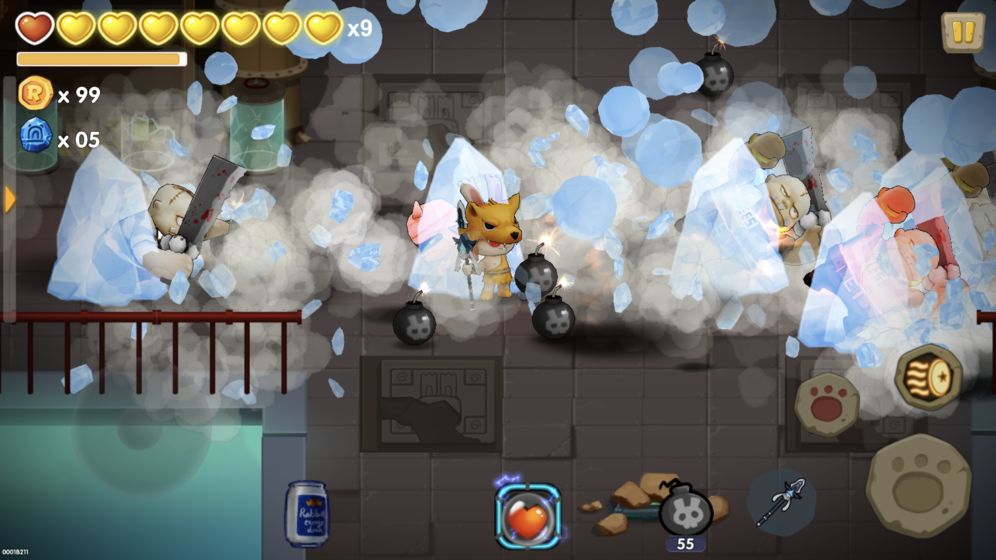The width and height of the screenshot is (996, 560).
Task: Activate the small red paw skill button
Action: 827,404
